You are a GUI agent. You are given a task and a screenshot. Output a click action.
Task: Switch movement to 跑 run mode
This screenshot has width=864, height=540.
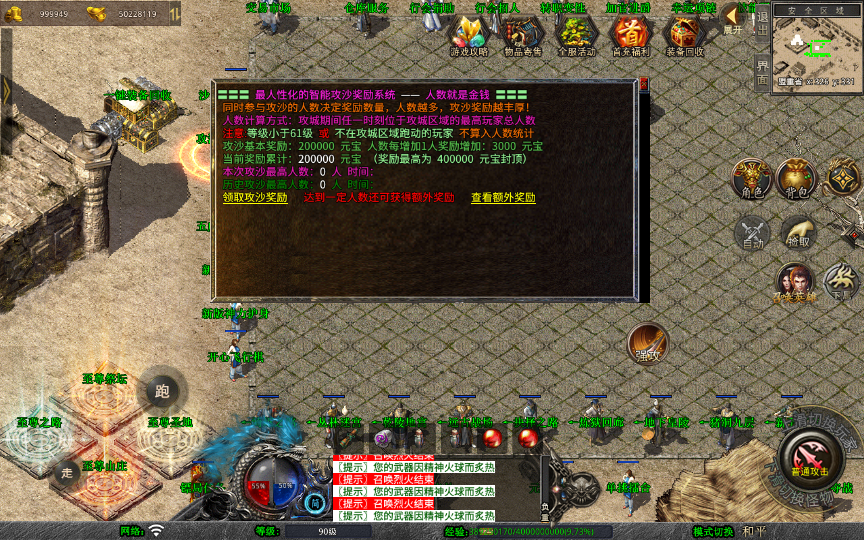[162, 392]
